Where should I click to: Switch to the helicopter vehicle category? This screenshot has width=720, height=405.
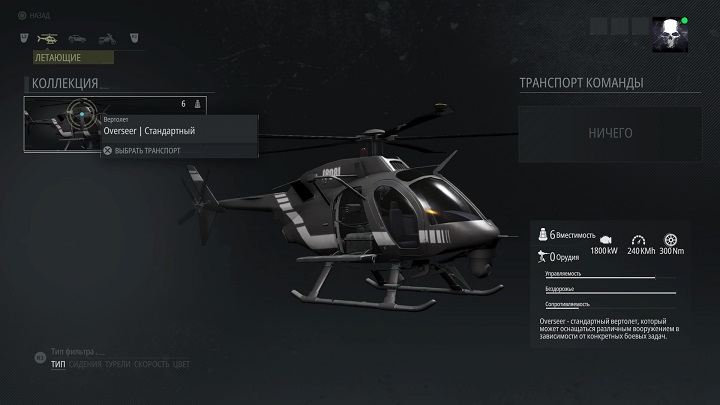[x=47, y=39]
